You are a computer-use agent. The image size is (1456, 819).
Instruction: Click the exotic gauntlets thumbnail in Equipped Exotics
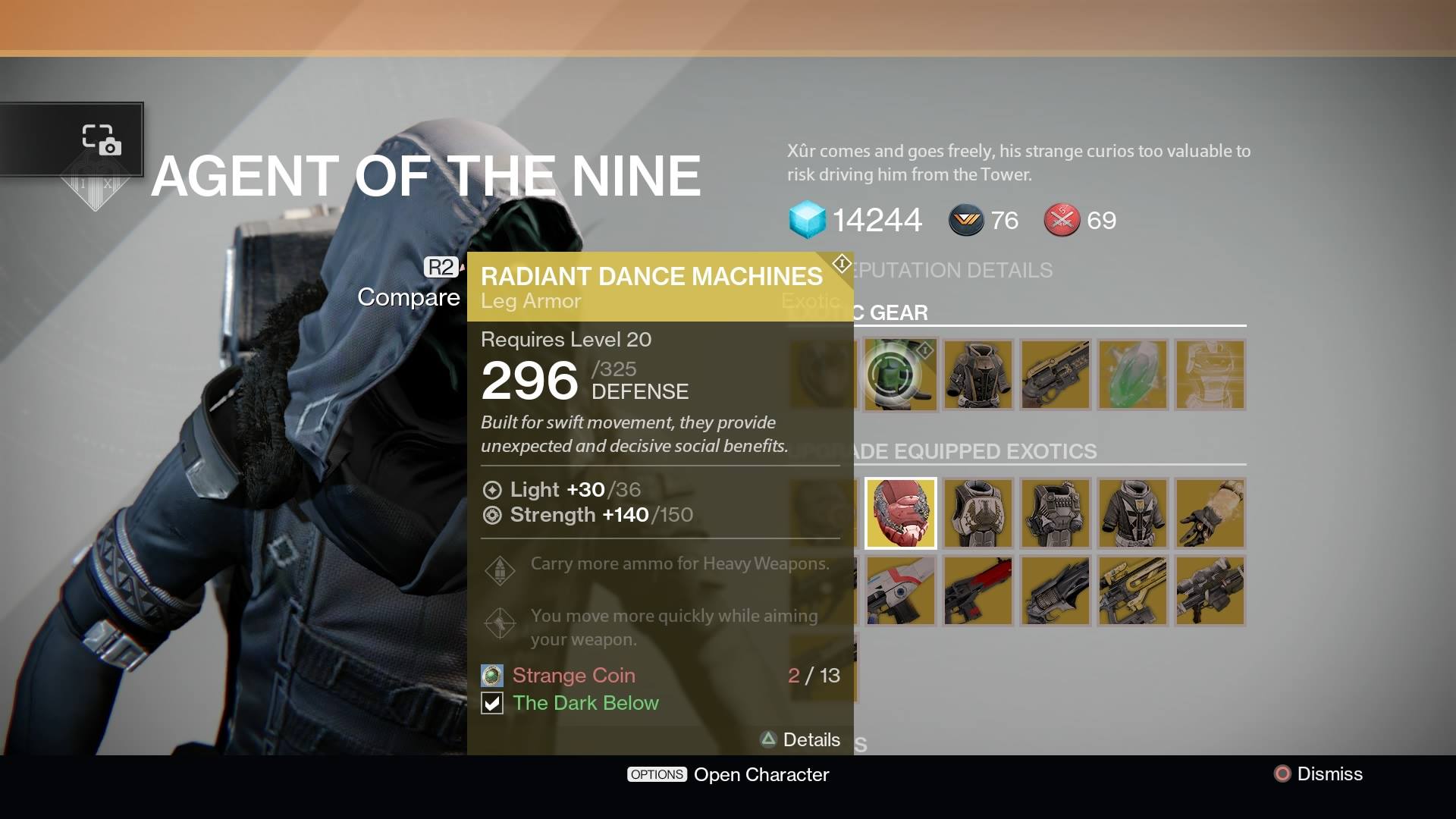click(x=1210, y=513)
